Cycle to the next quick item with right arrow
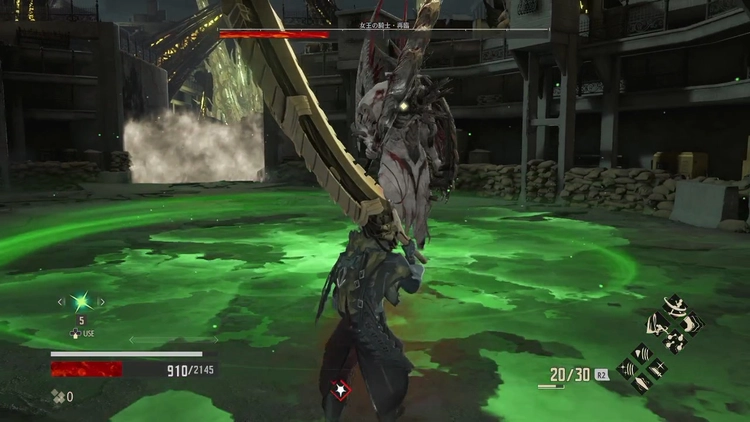This screenshot has height=422, width=750. (x=101, y=301)
